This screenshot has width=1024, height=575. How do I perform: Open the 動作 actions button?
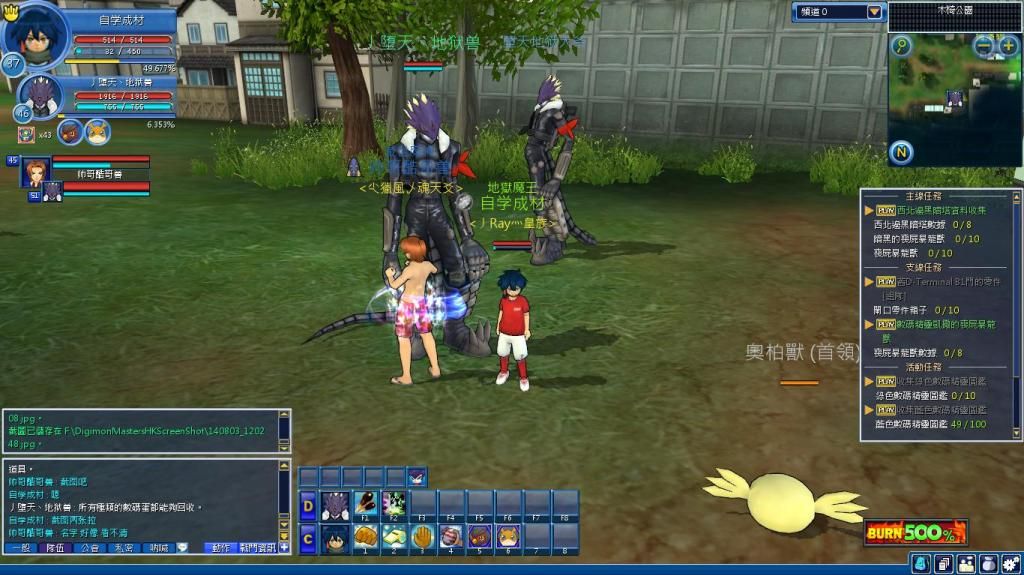[x=220, y=548]
